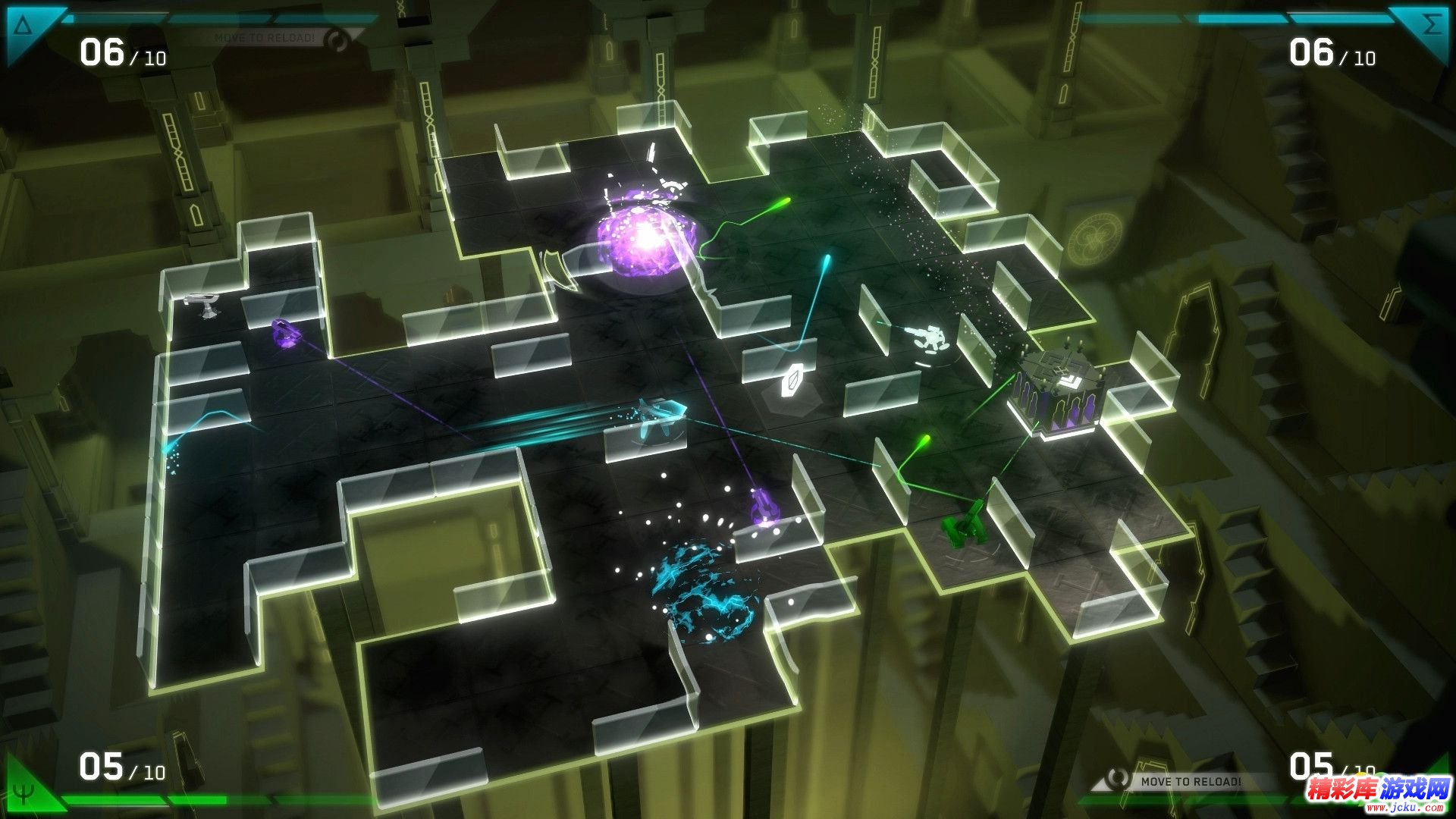Click the delta player emblem
The height and width of the screenshot is (819, 1456).
click(x=24, y=27)
